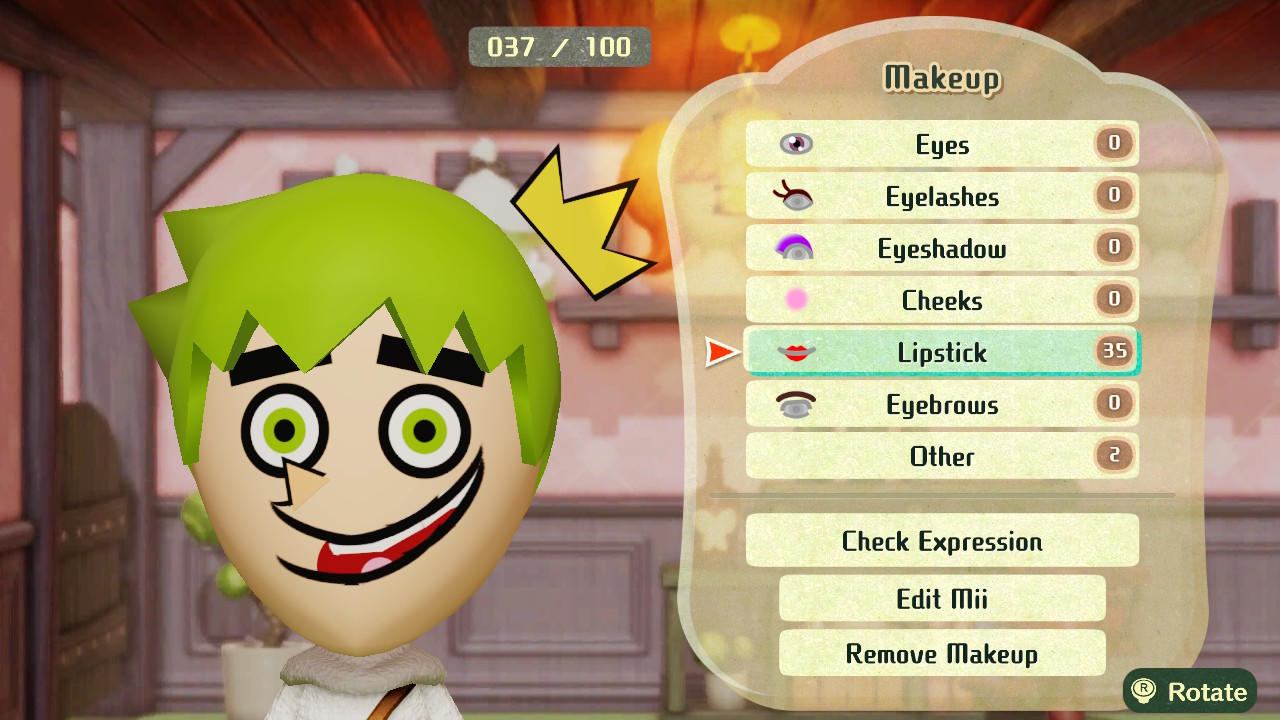Click the Lipstick count badge showing 35
The image size is (1280, 720).
1116,352
